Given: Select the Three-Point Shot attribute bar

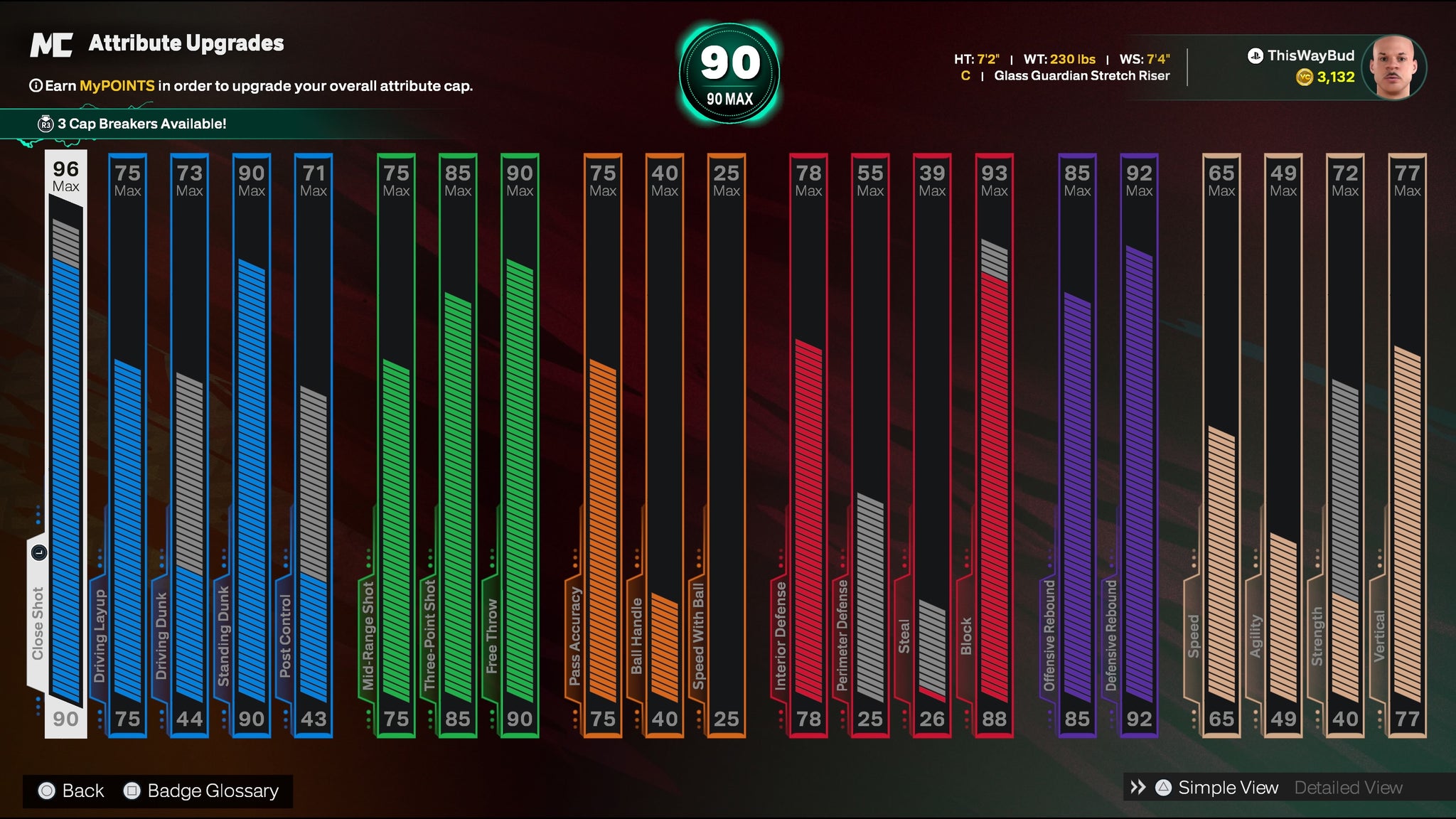Looking at the screenshot, I should click(x=458, y=444).
